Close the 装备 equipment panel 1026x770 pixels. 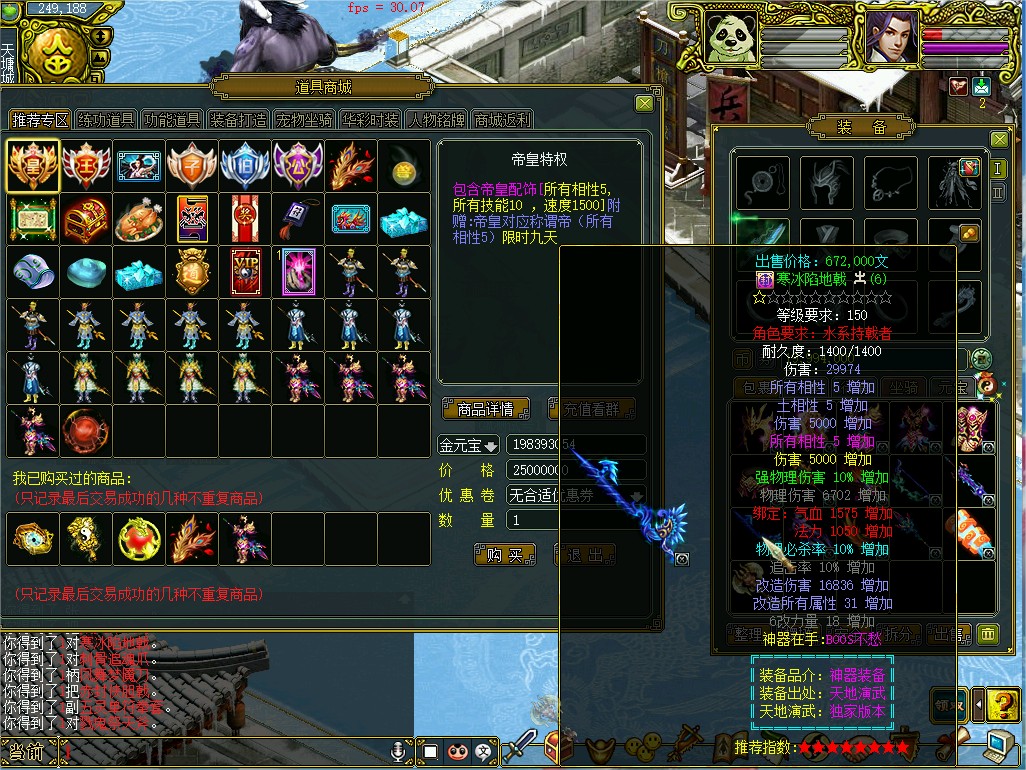coord(998,139)
